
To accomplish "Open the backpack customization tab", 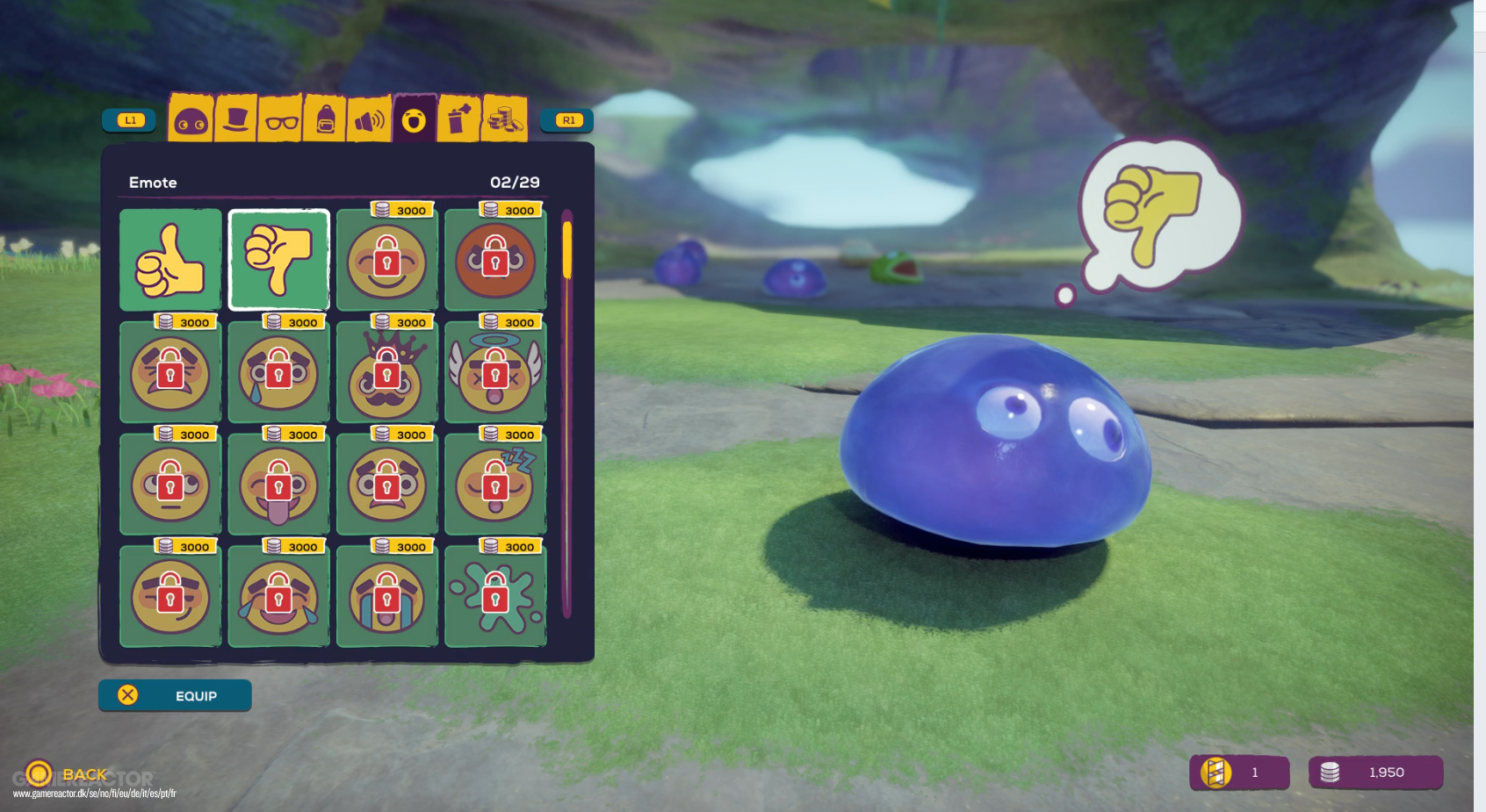I will coord(328,120).
